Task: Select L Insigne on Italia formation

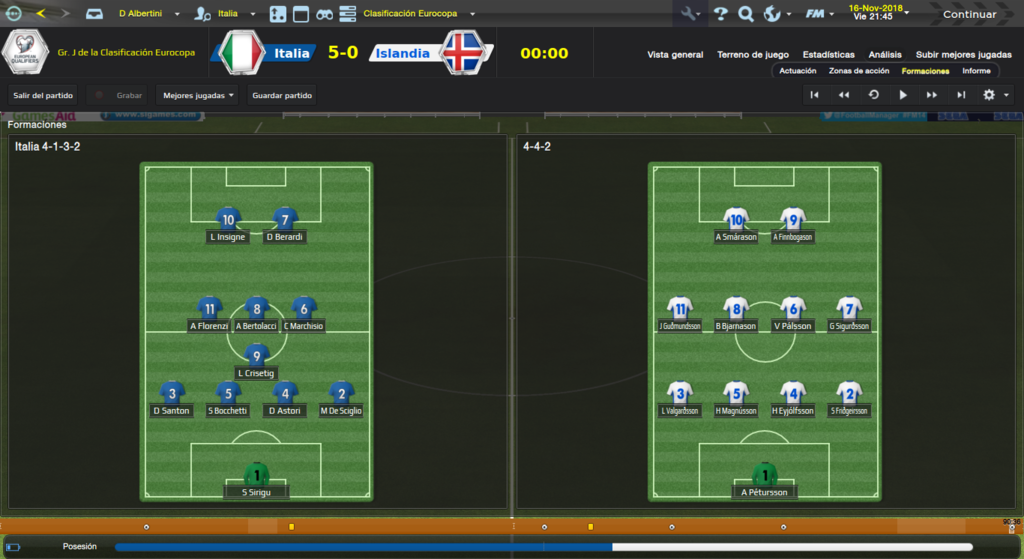Action: (228, 227)
